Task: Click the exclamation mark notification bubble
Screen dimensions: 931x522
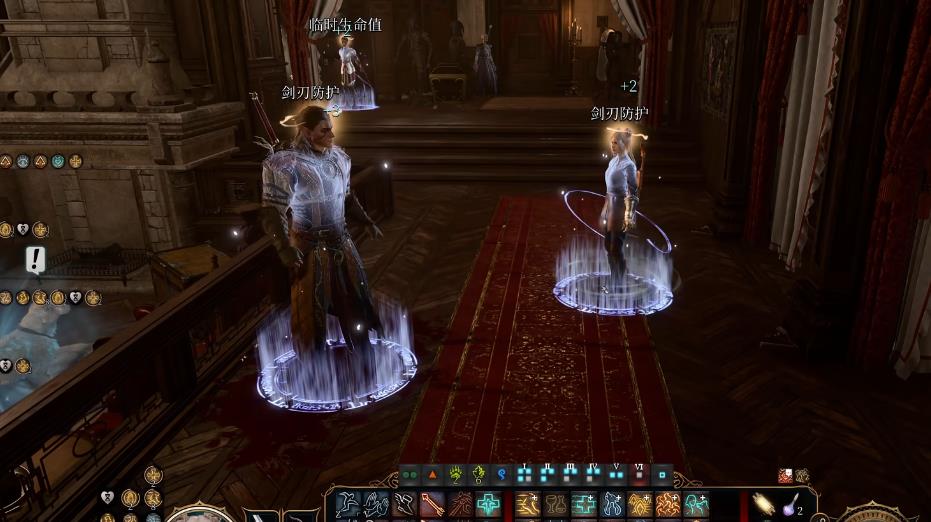Action: (x=36, y=260)
